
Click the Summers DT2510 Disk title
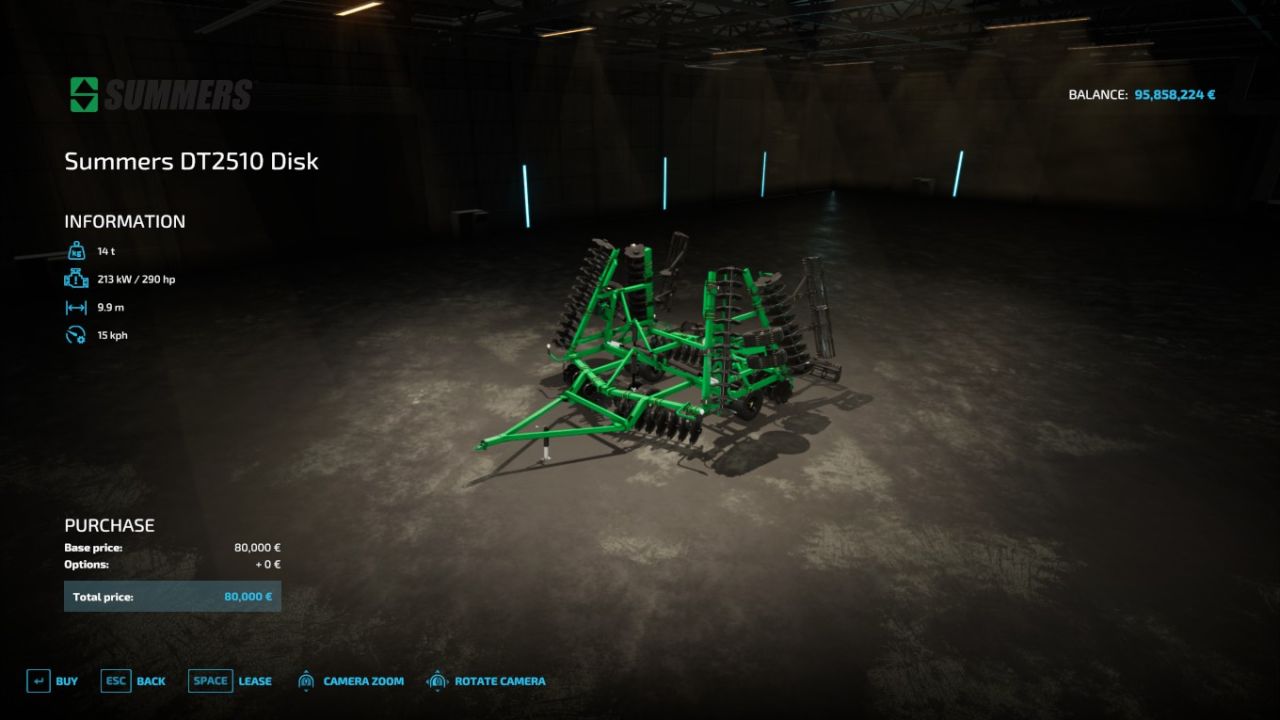[x=191, y=161]
